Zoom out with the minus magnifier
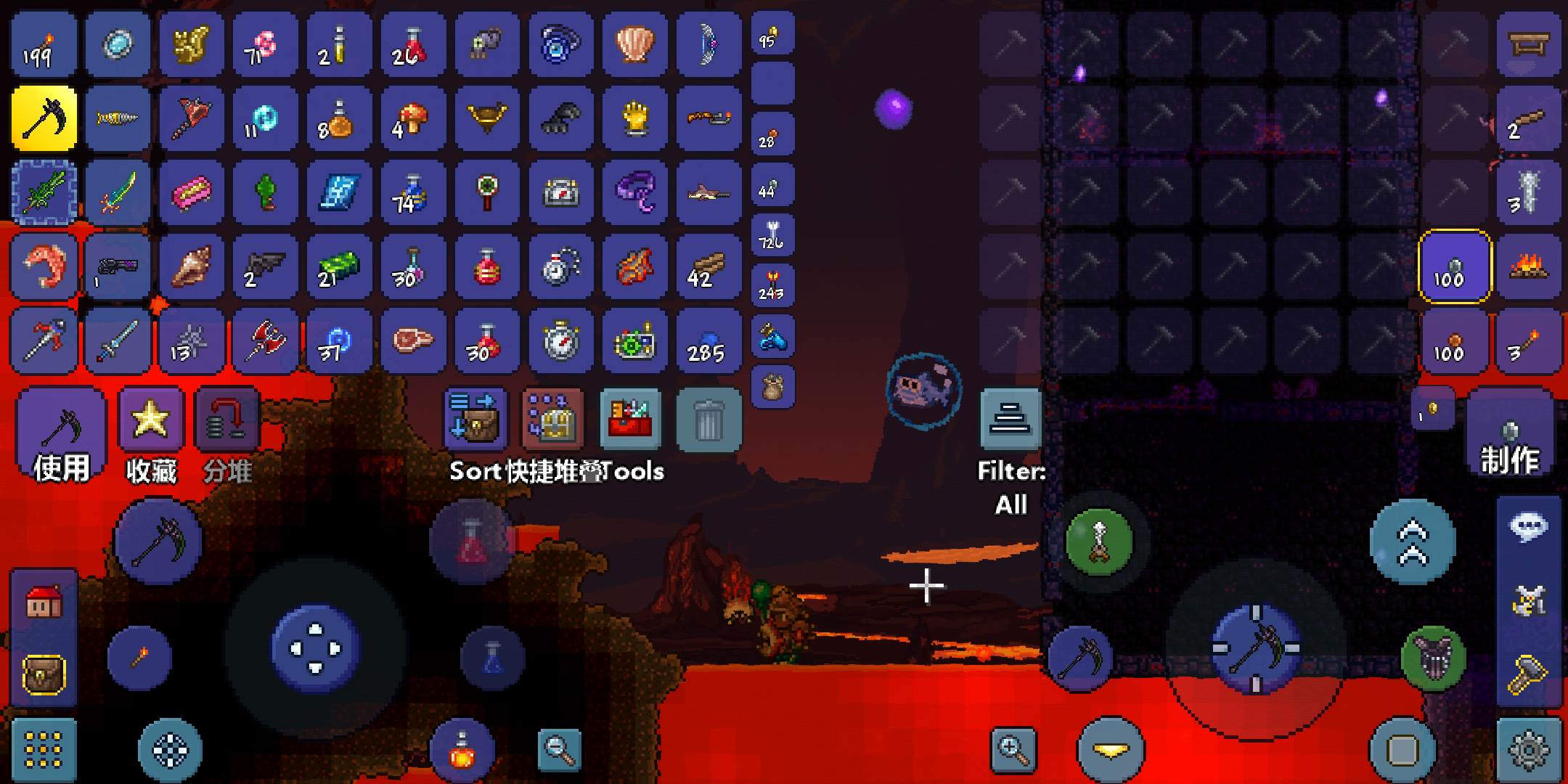Screen dimensions: 1568x784 pyautogui.click(x=560, y=749)
